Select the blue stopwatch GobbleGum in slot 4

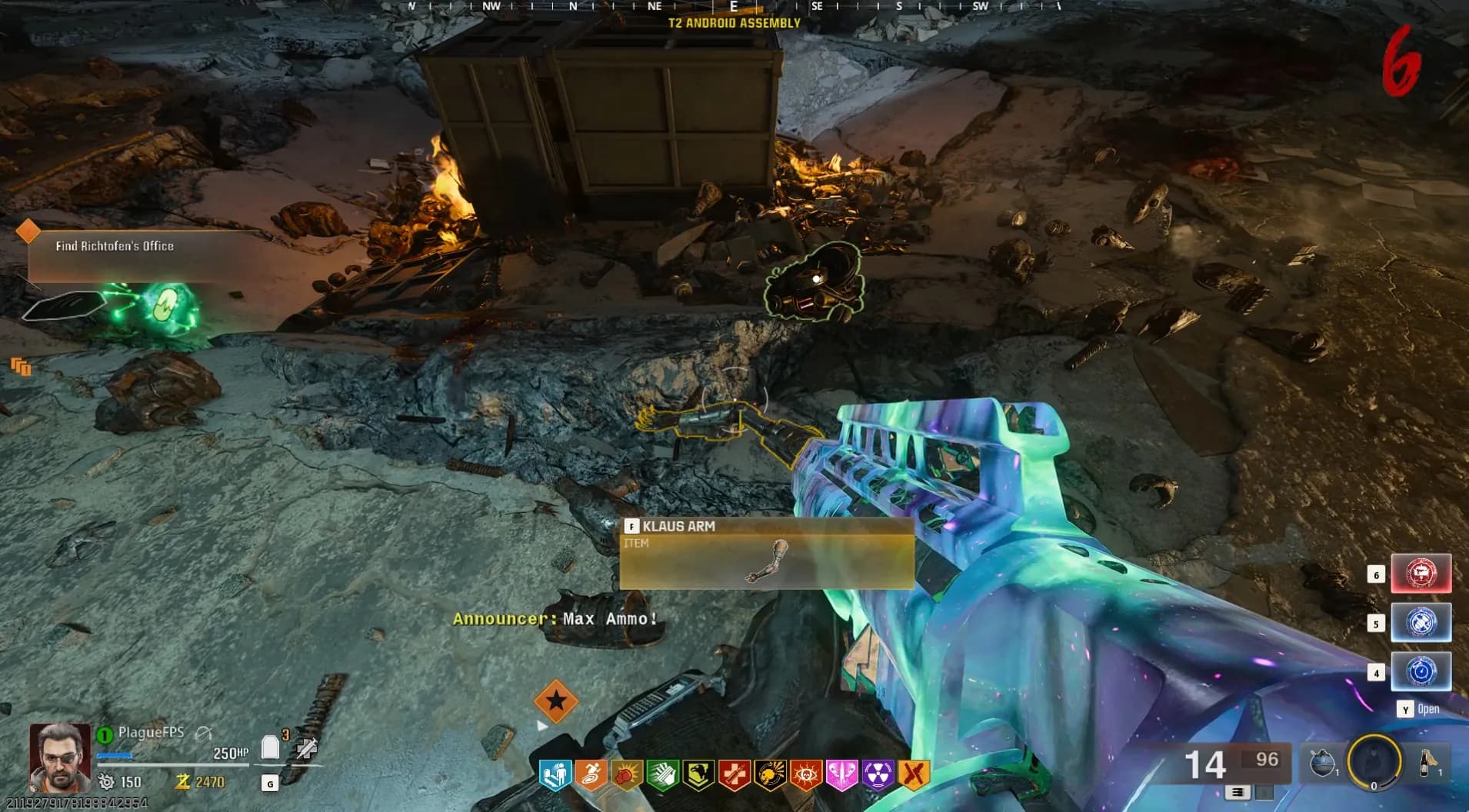[x=1421, y=671]
